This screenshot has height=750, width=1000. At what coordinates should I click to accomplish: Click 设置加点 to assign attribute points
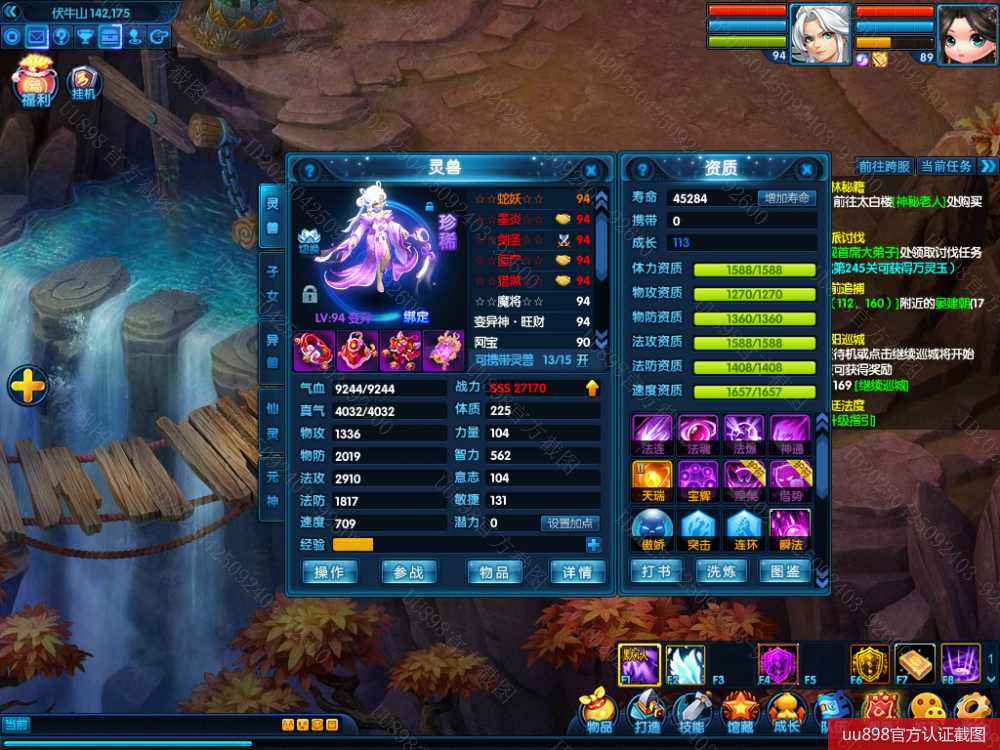(571, 523)
